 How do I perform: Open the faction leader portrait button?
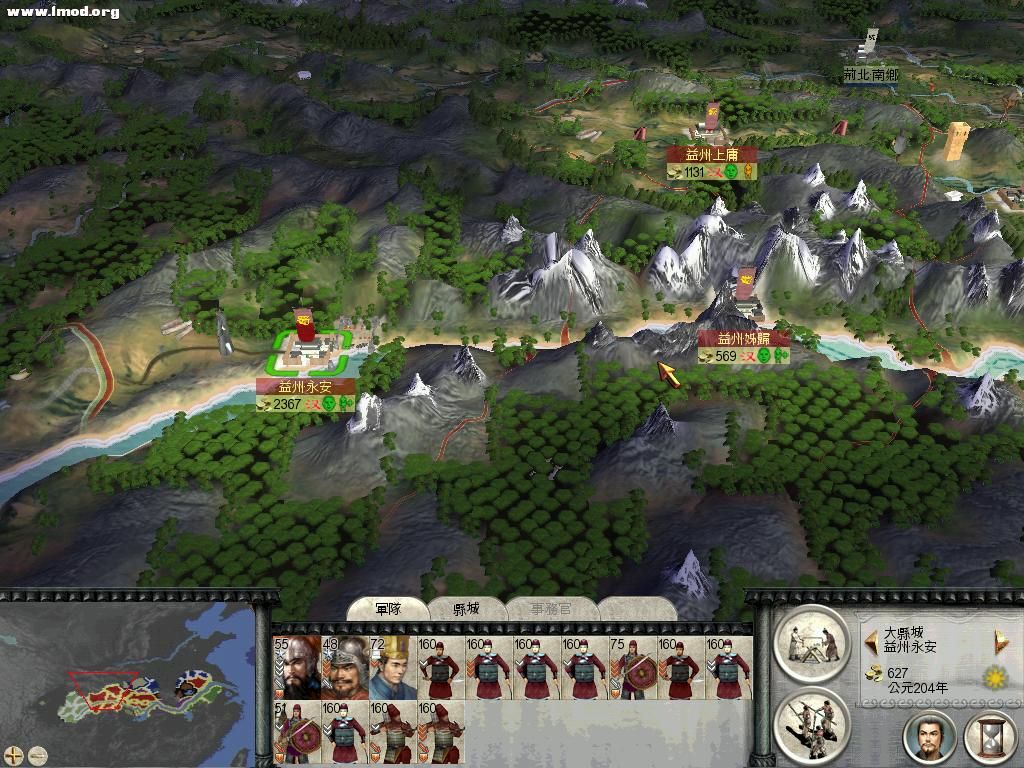(x=929, y=737)
